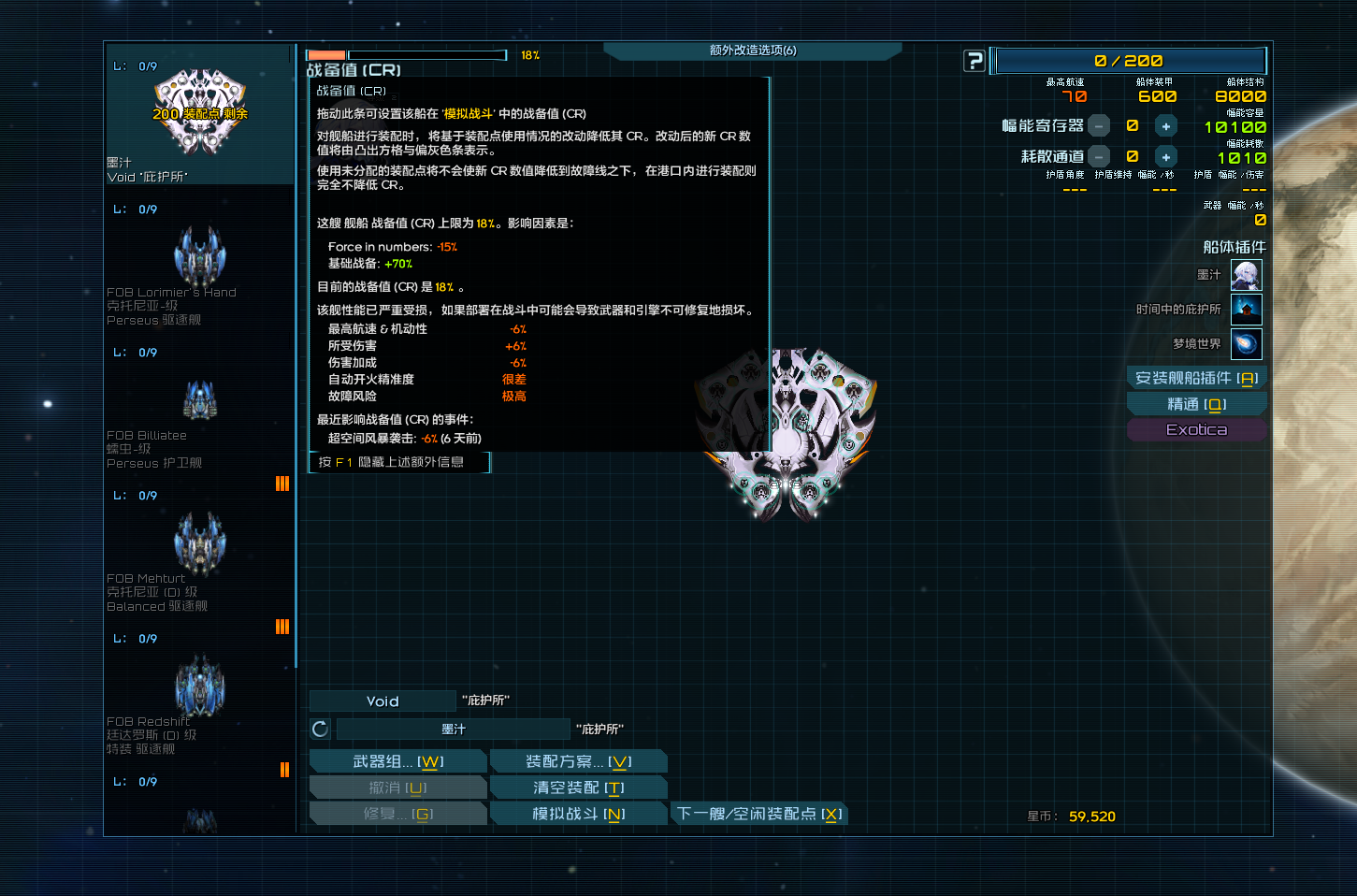
Task: Open the 武器组 [W] panel
Action: click(x=398, y=760)
